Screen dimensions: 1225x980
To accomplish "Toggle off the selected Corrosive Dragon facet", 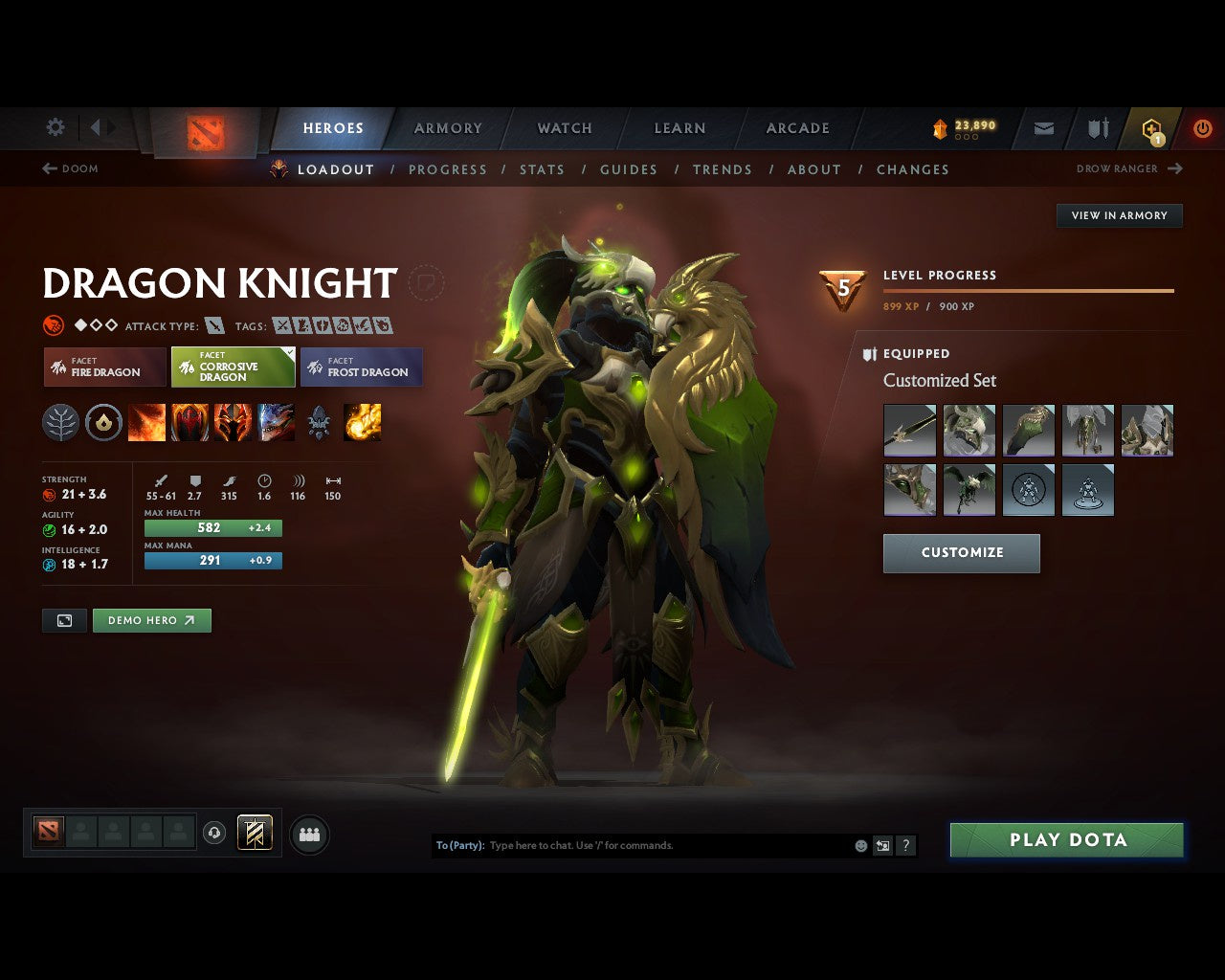I will pos(232,367).
